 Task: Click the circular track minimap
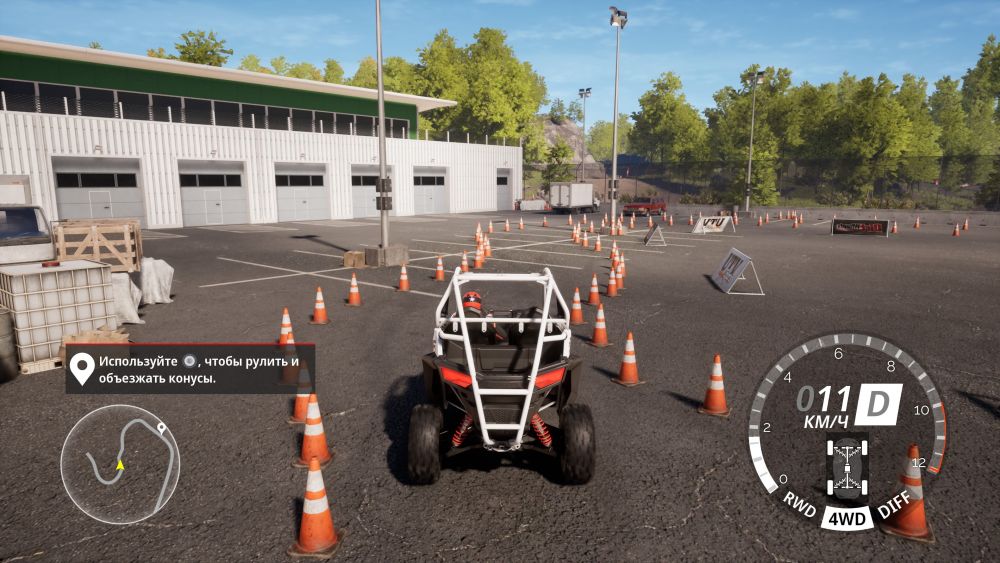coord(120,464)
